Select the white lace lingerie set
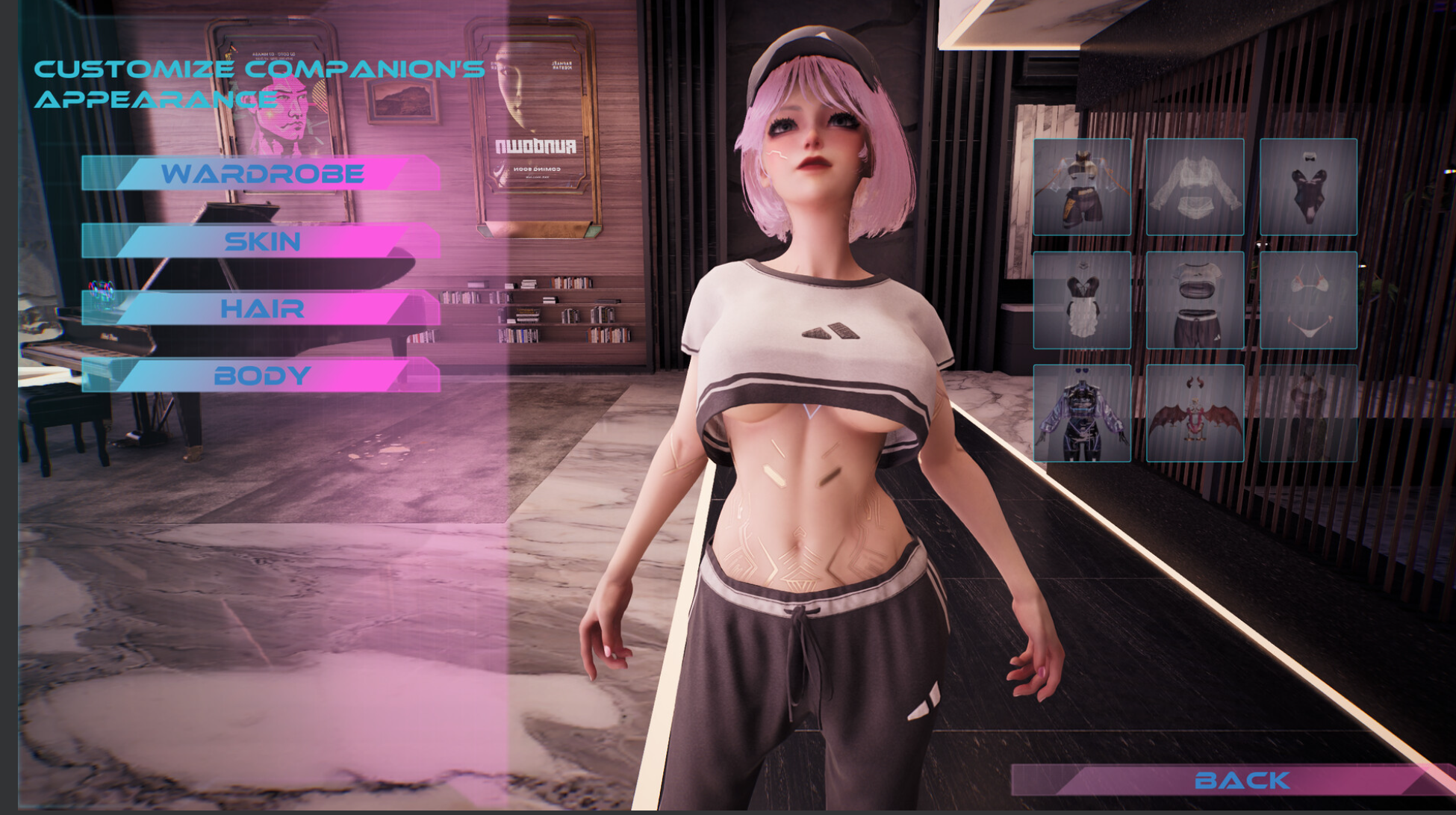 [x=1195, y=185]
